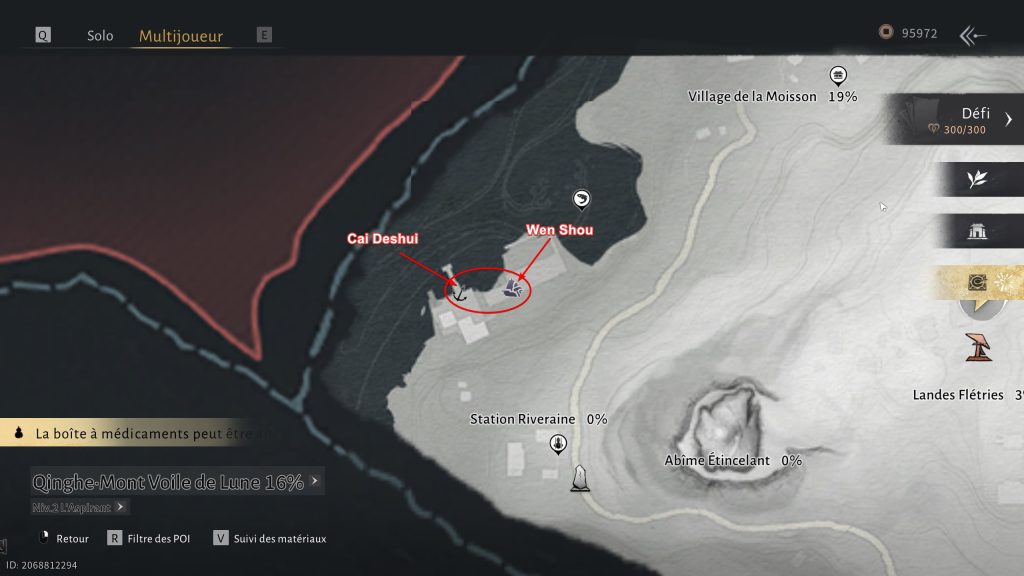Viewport: 1024px width, 576px height.
Task: Click the highlighted golden swirl side tab
Action: [x=979, y=283]
